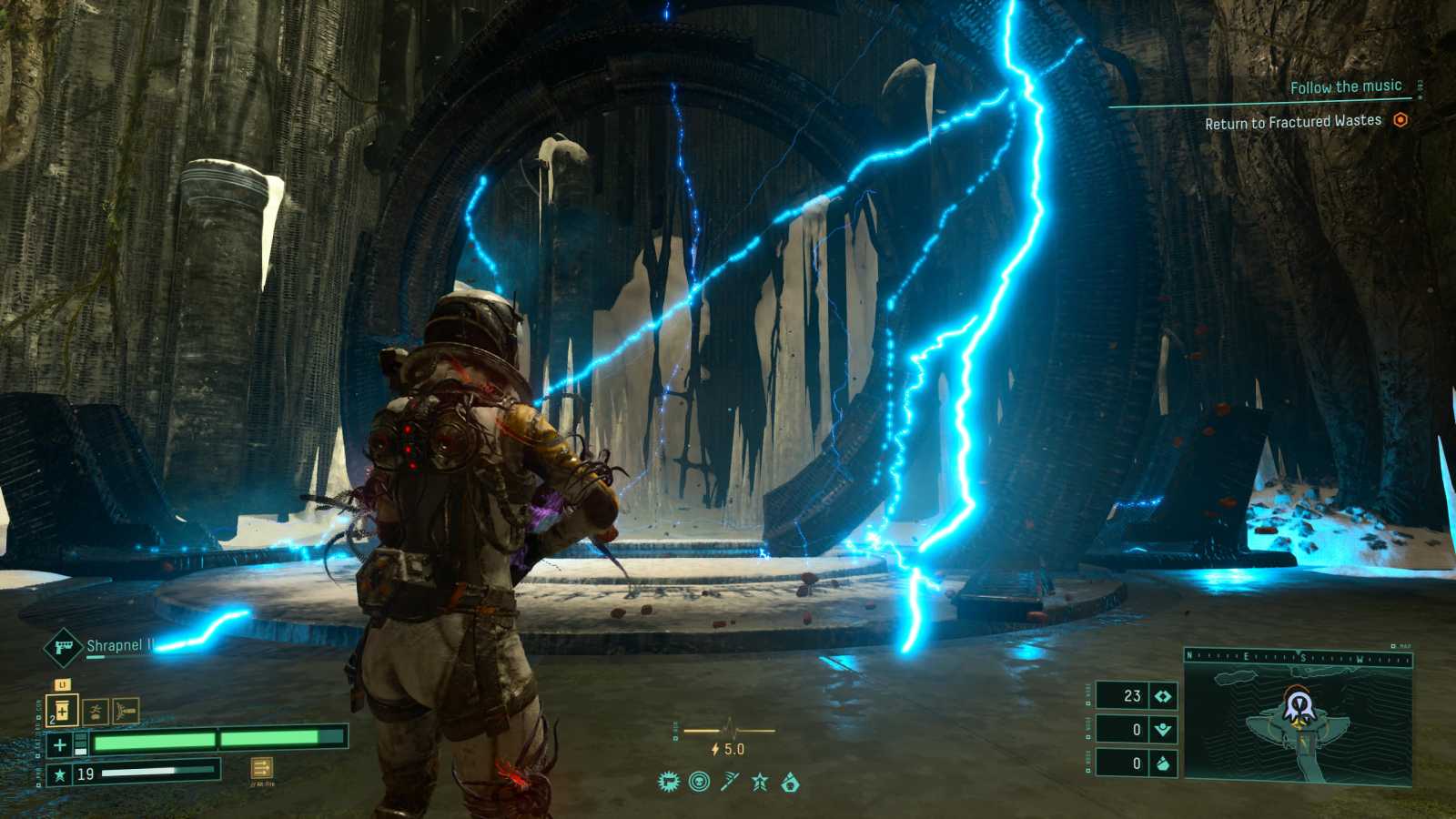Click the health plus icon

pos(60,745)
